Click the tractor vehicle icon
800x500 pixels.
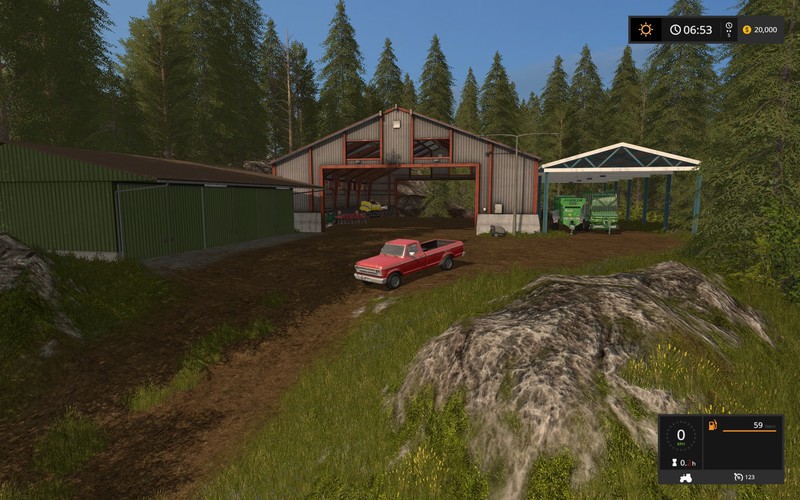pos(685,476)
